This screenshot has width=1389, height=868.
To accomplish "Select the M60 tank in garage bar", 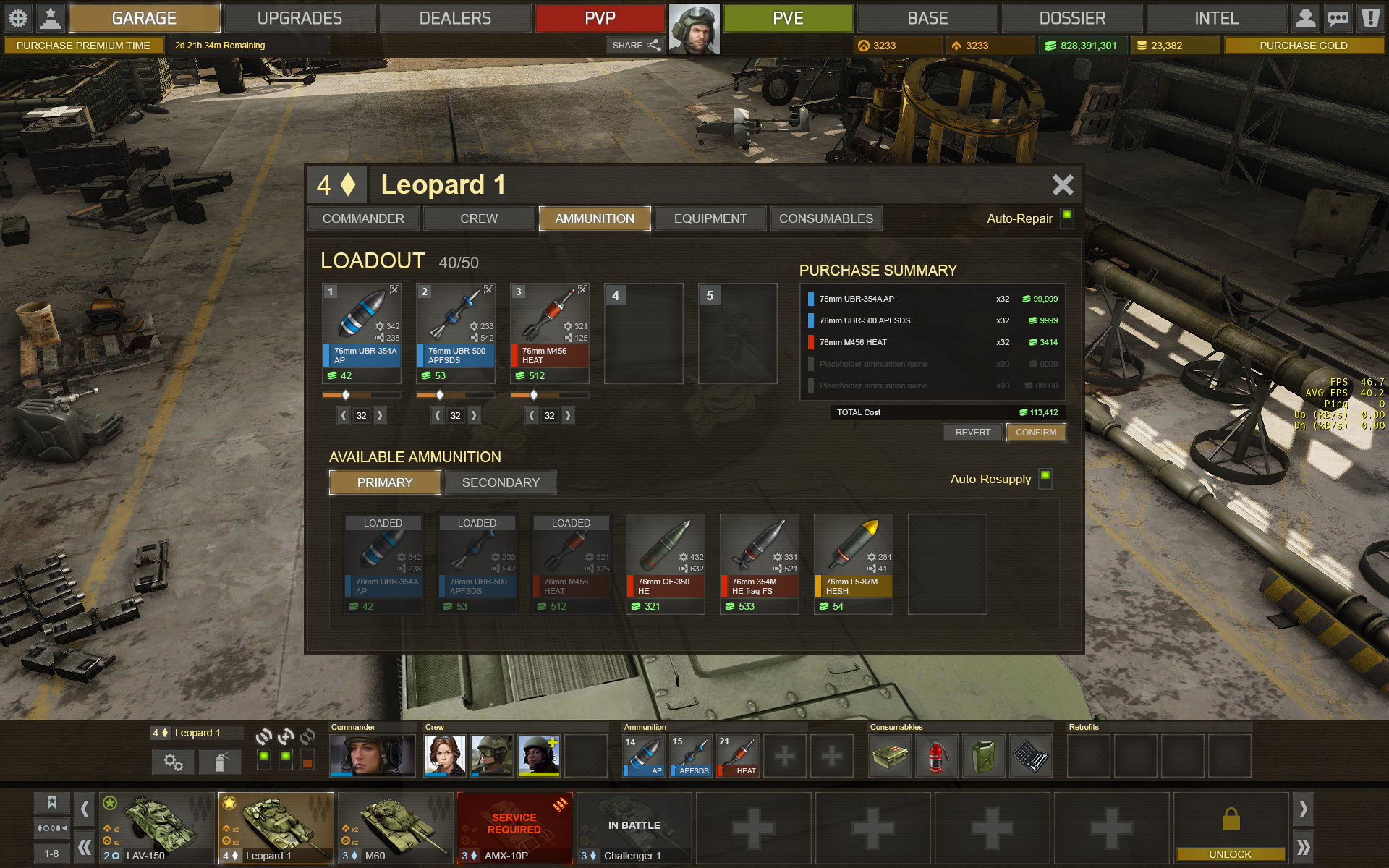I will pos(396,827).
